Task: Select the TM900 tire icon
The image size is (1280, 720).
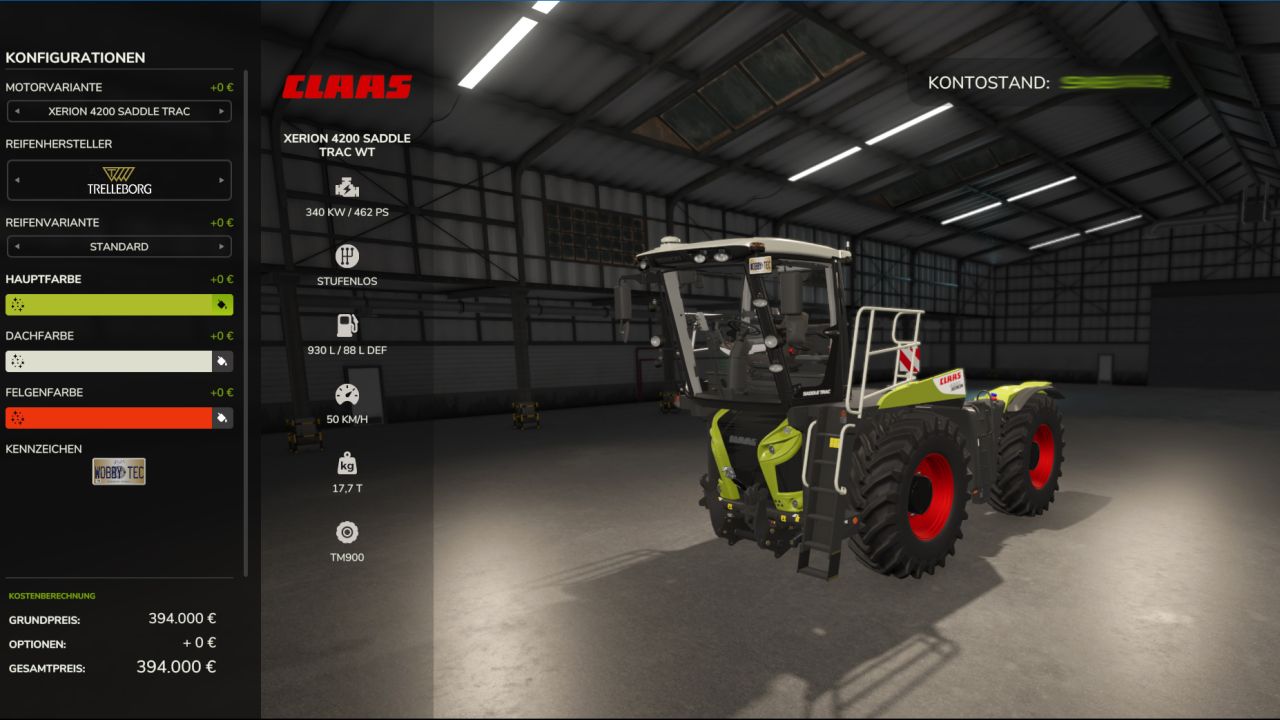Action: (x=346, y=532)
